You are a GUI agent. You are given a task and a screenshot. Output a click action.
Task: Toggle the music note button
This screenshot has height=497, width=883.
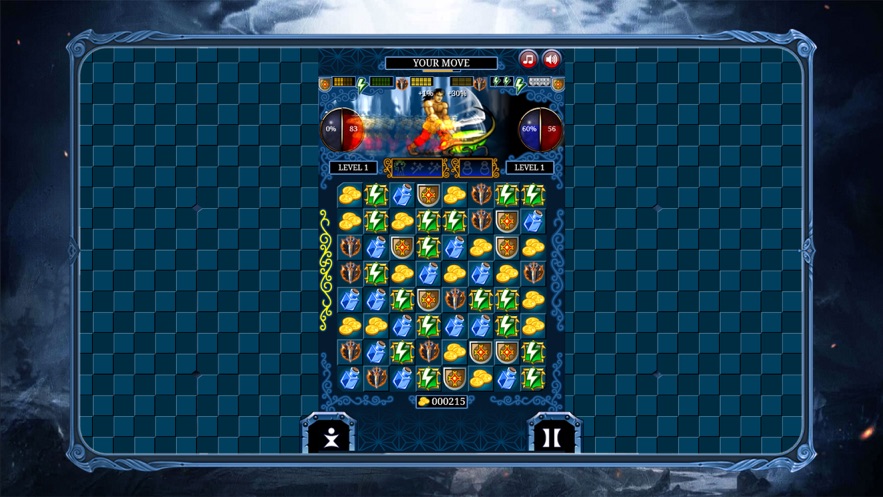(x=528, y=60)
